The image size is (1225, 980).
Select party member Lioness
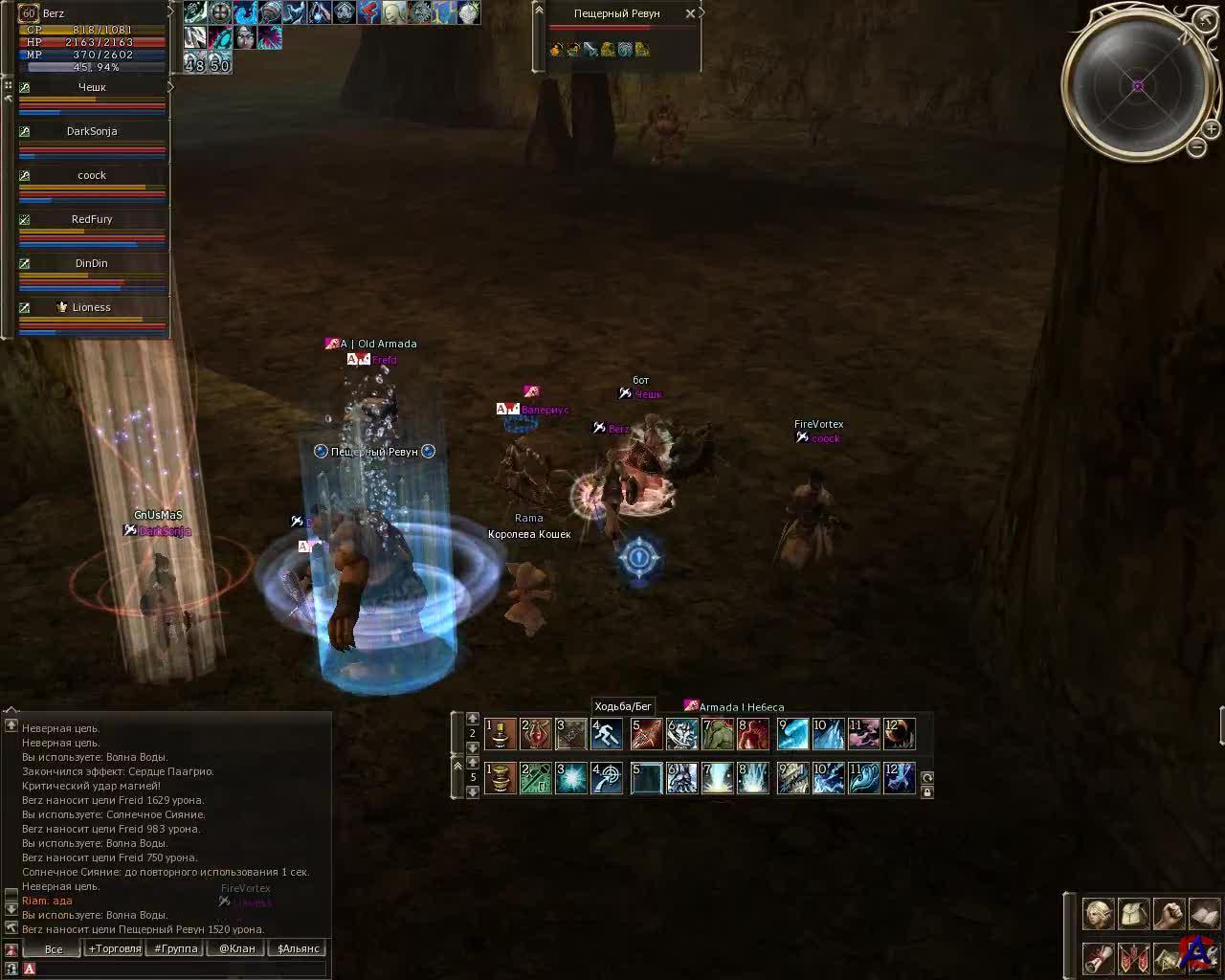[x=92, y=307]
